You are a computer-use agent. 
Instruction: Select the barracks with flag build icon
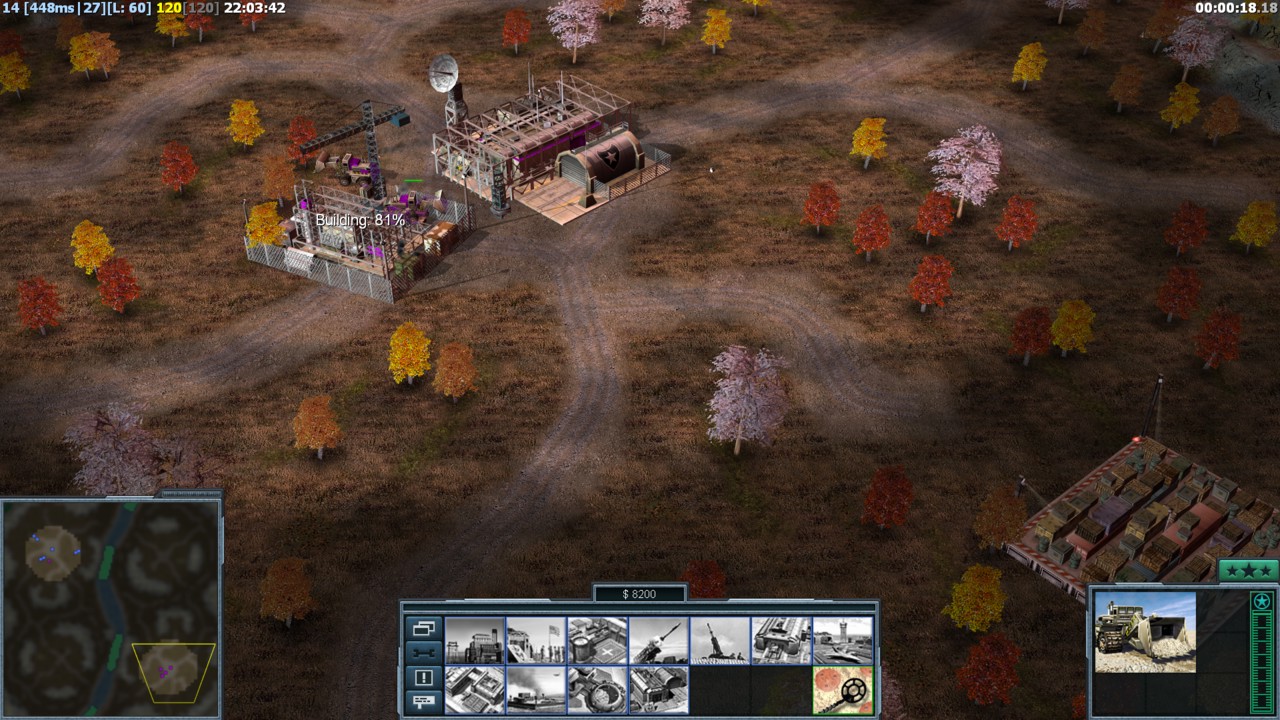pyautogui.click(x=535, y=640)
